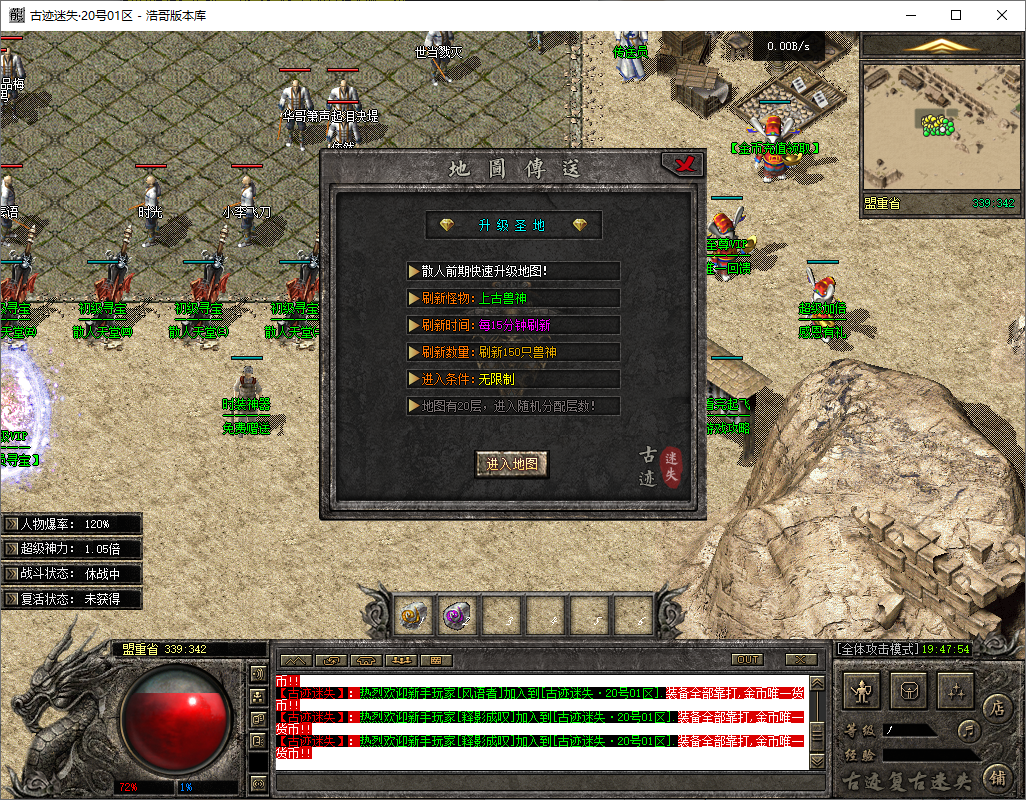Click the X button above chat
This screenshot has height=800, width=1026.
click(801, 660)
